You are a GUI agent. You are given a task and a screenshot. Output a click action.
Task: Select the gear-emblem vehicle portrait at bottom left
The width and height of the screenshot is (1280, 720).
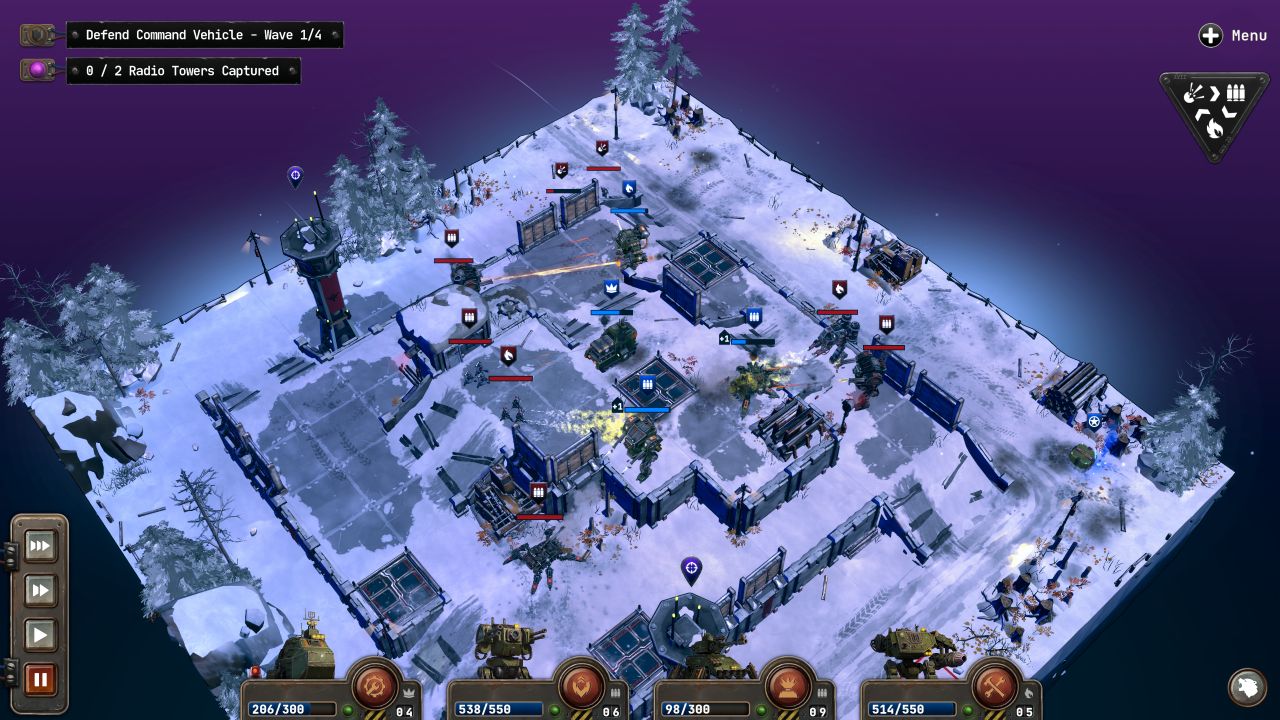375,686
